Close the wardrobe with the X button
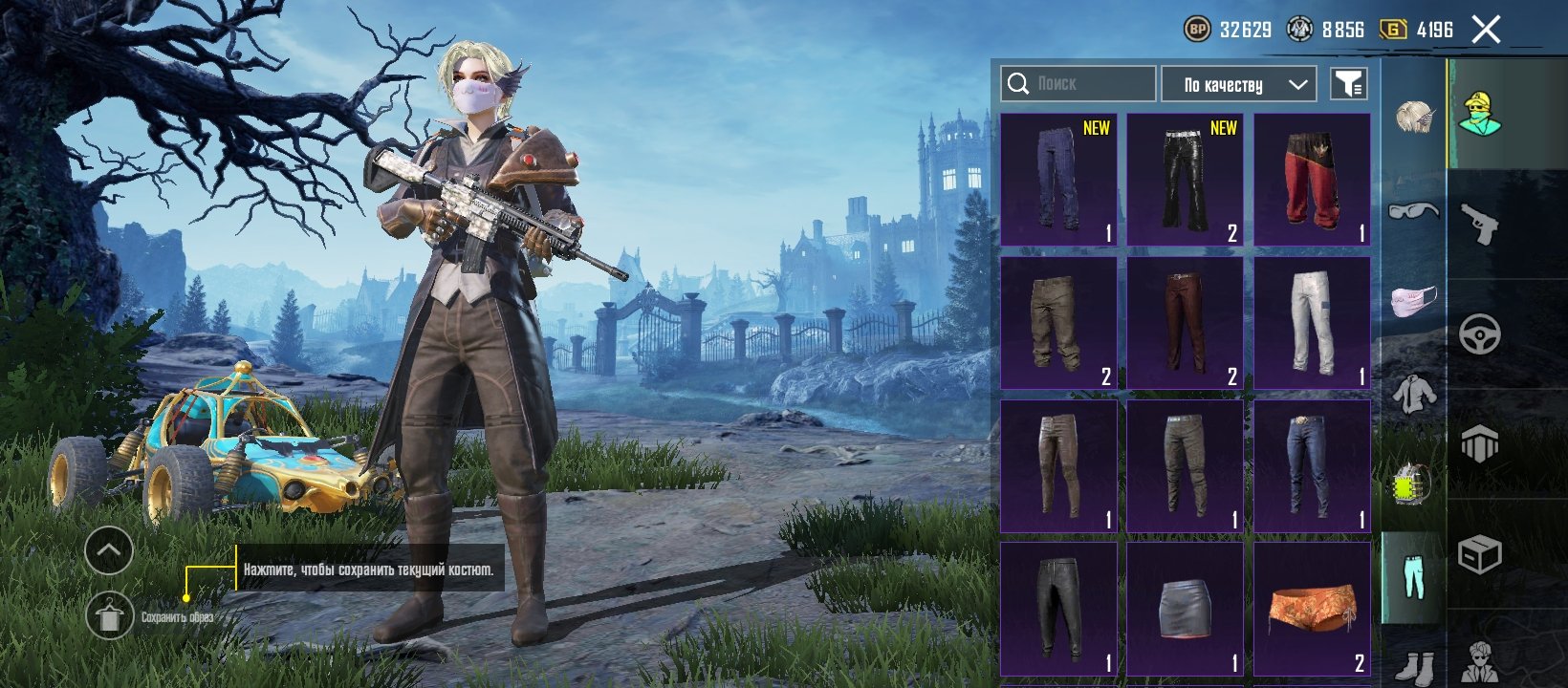This screenshot has width=1568, height=688. click(x=1486, y=30)
